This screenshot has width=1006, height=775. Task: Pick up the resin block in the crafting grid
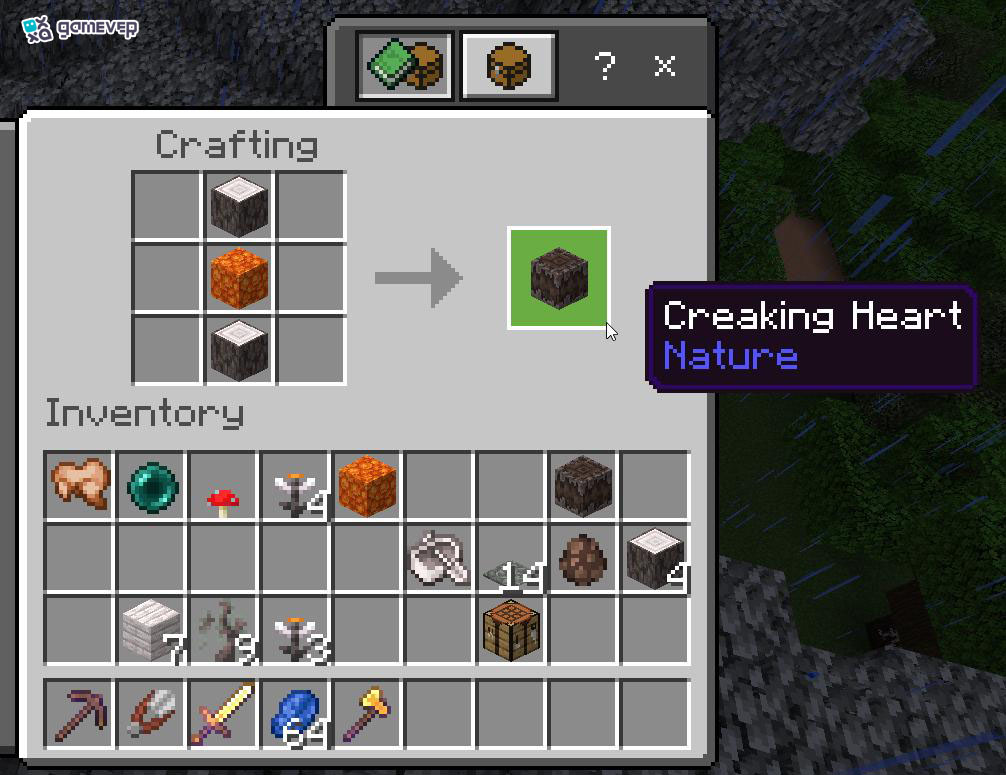click(x=240, y=278)
